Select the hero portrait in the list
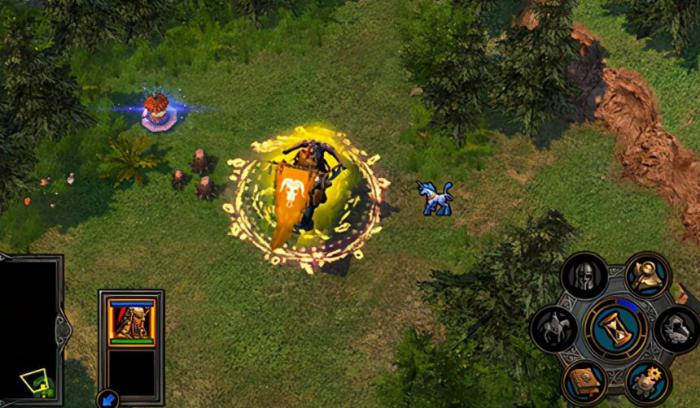 pyautogui.click(x=131, y=320)
